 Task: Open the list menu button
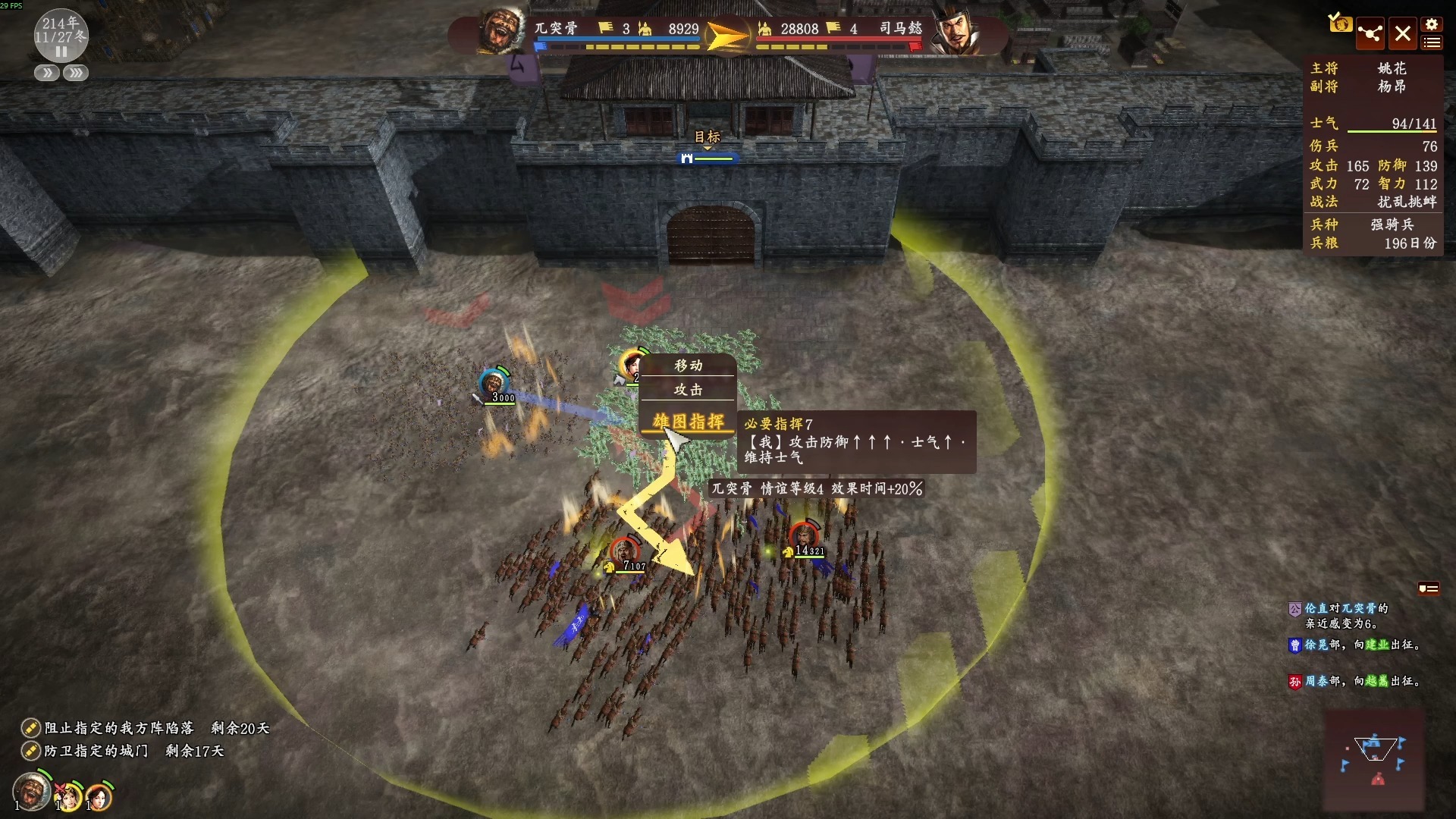point(1432,42)
